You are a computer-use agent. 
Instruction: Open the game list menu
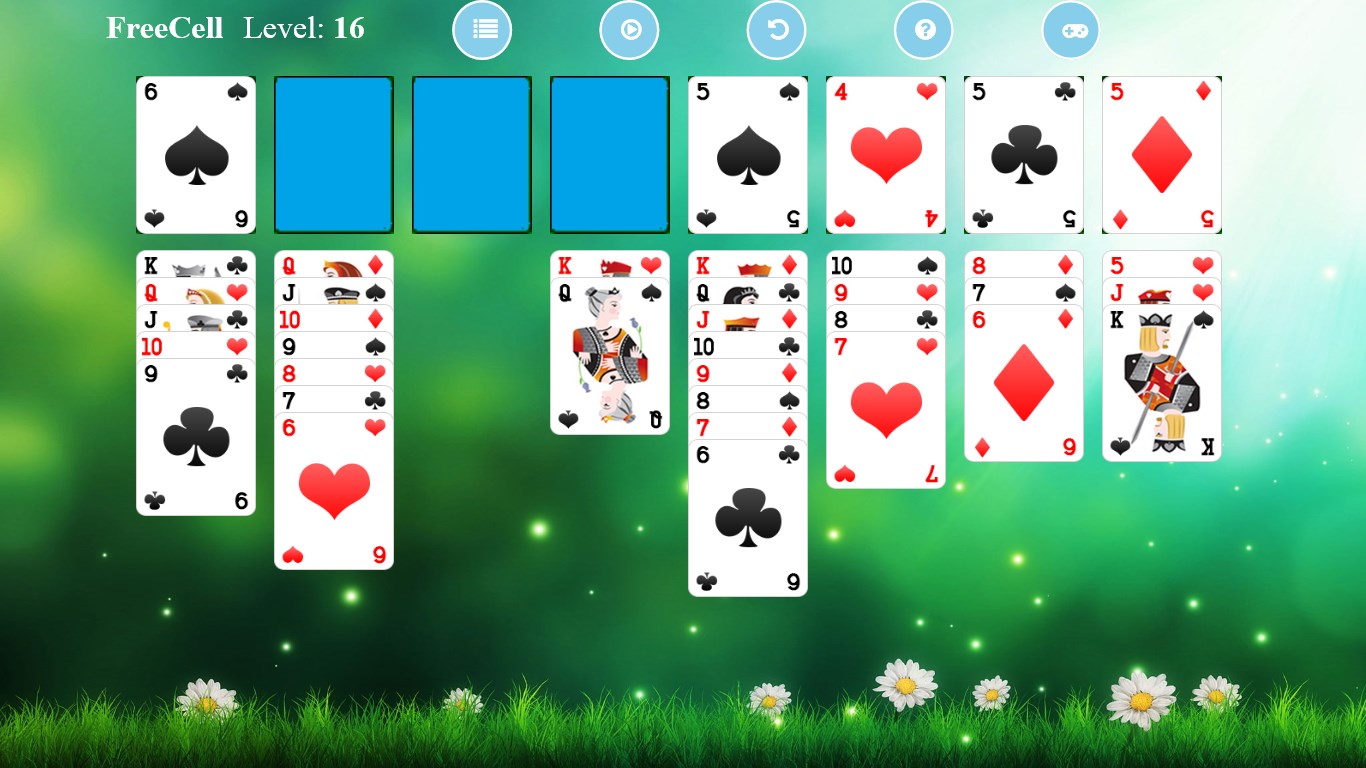(482, 30)
